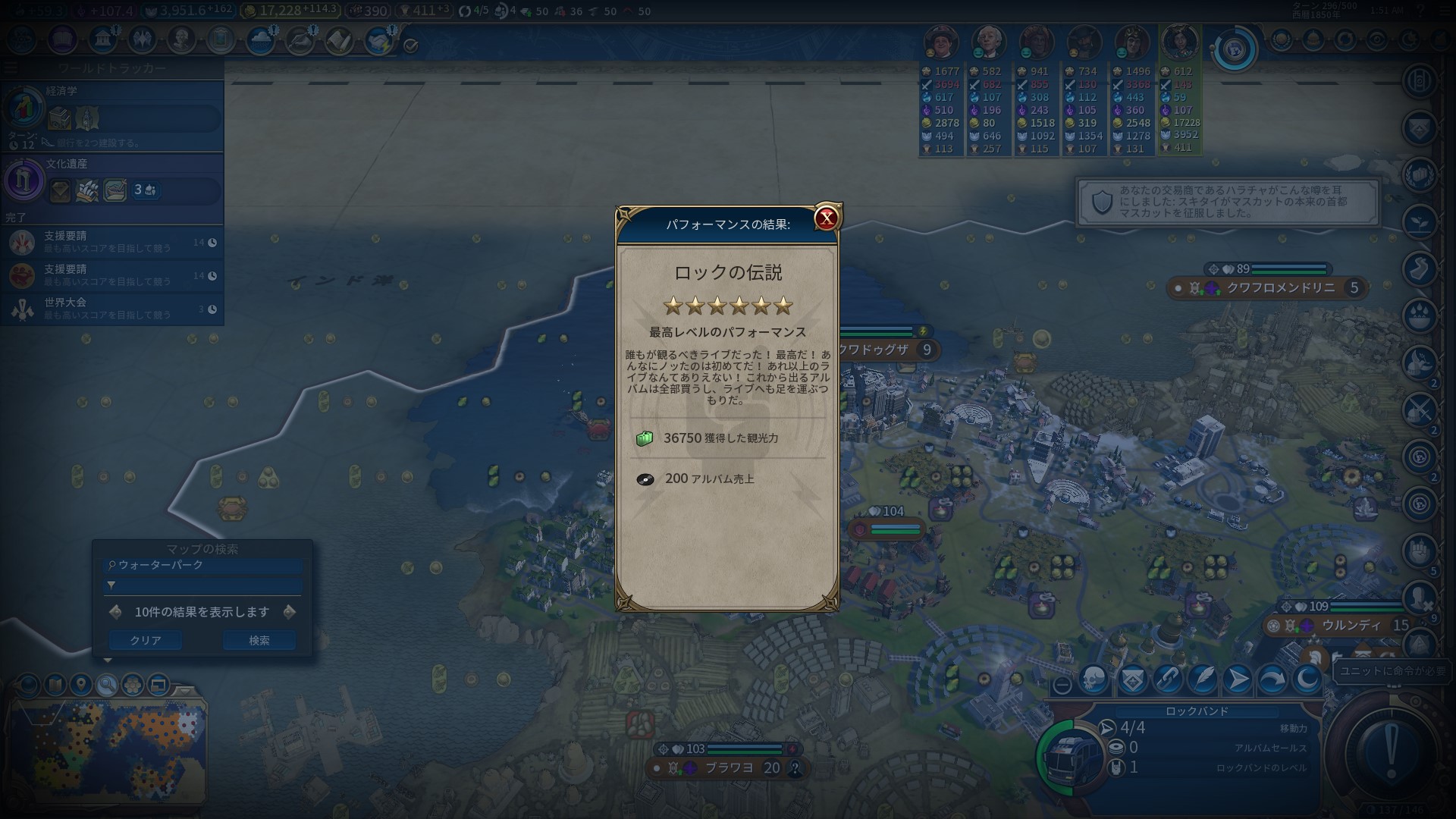Image resolution: width=1456 pixels, height=819 pixels.
Task: Delete unit with the skull icon
Action: tap(1093, 680)
